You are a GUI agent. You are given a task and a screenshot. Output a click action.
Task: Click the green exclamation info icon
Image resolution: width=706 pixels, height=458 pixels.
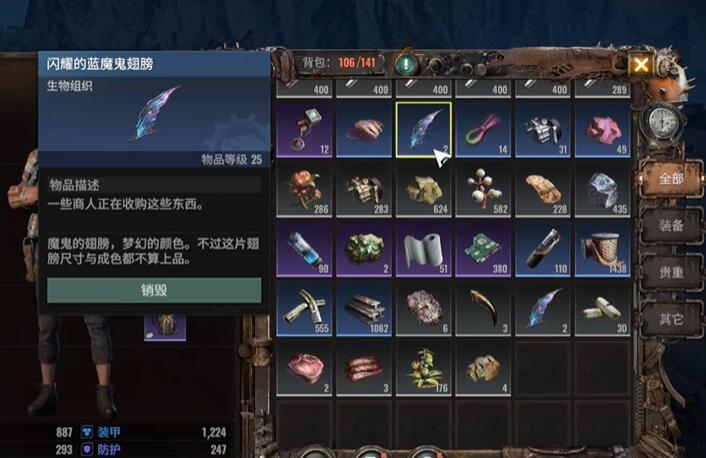pyautogui.click(x=406, y=65)
